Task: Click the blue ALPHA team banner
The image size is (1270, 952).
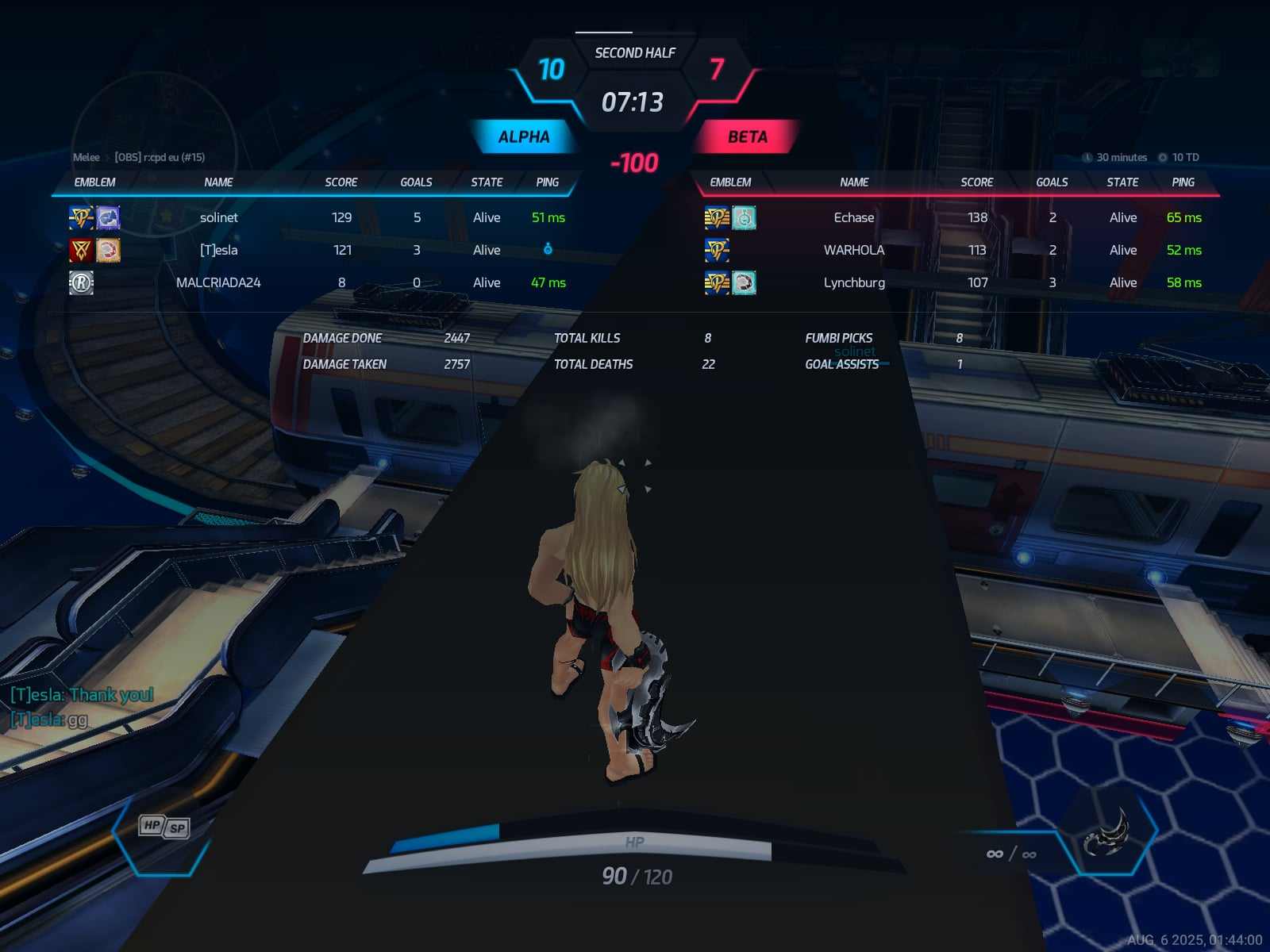Action: pos(523,137)
